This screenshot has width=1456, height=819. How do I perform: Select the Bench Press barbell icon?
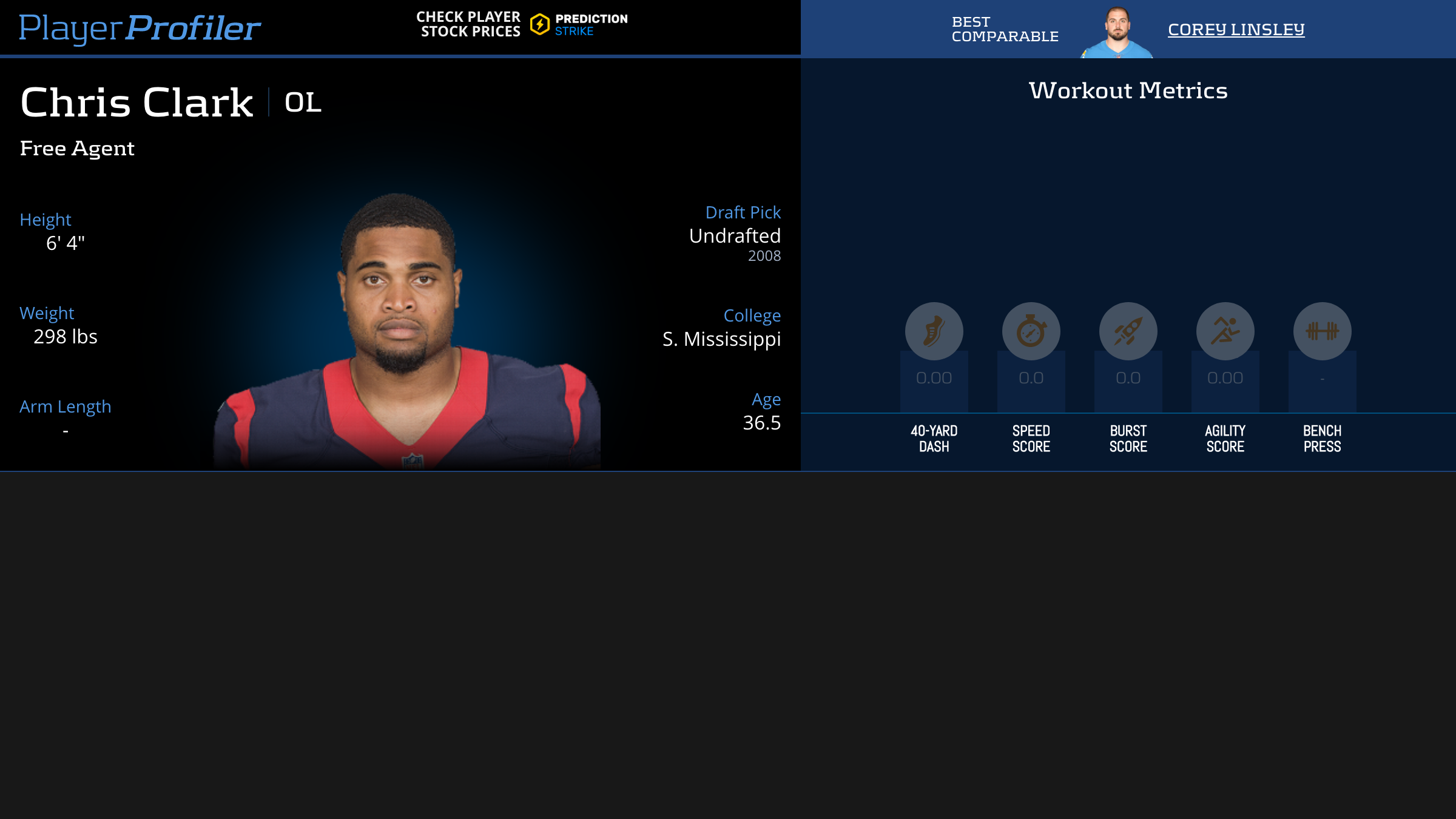point(1322,331)
